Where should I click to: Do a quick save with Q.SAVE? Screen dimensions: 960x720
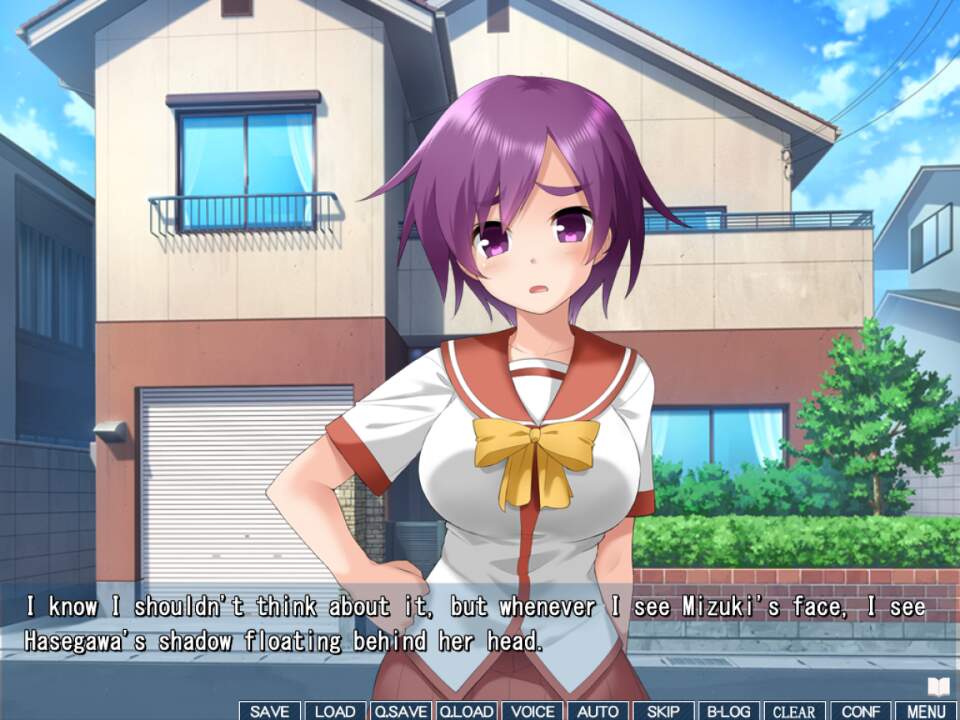click(400, 711)
